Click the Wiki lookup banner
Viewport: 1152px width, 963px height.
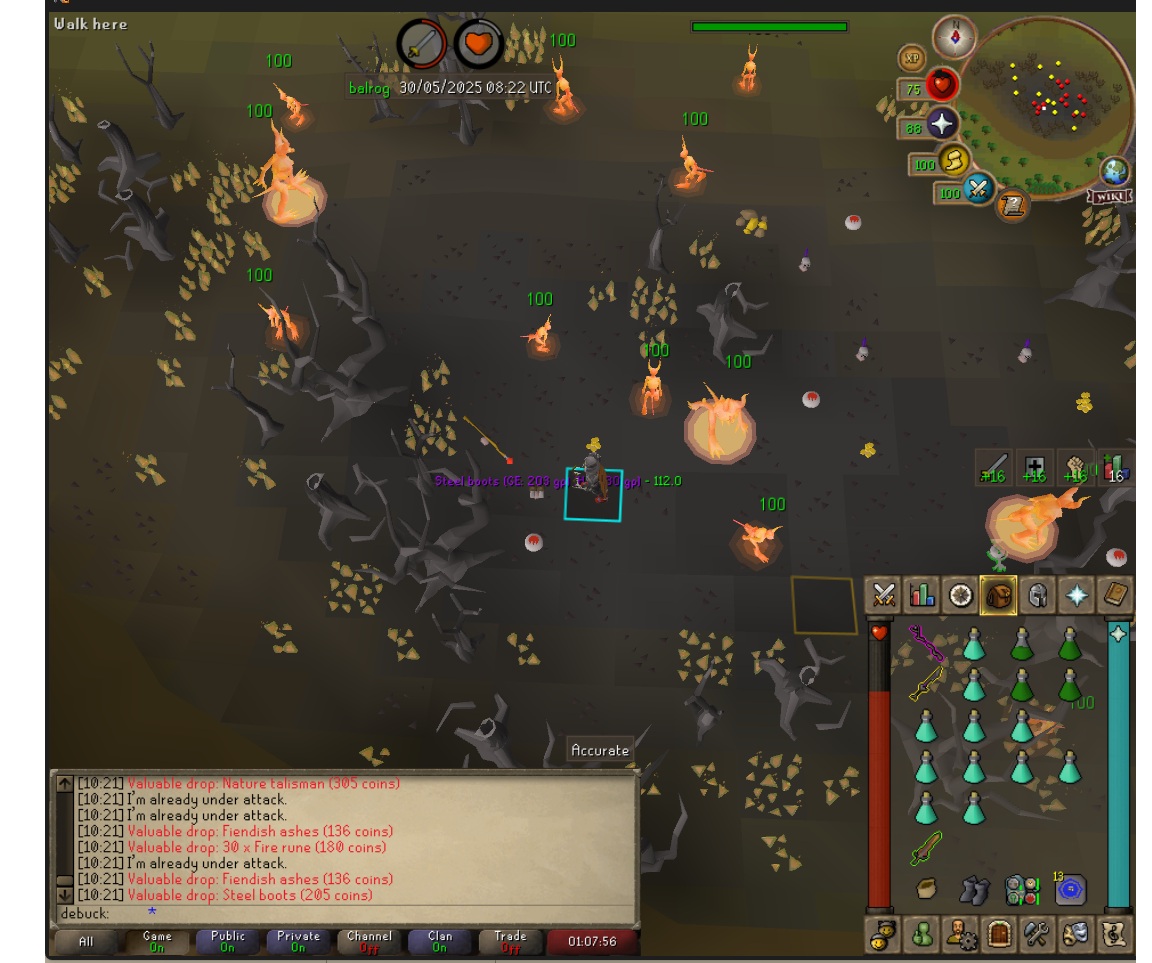coord(1109,196)
